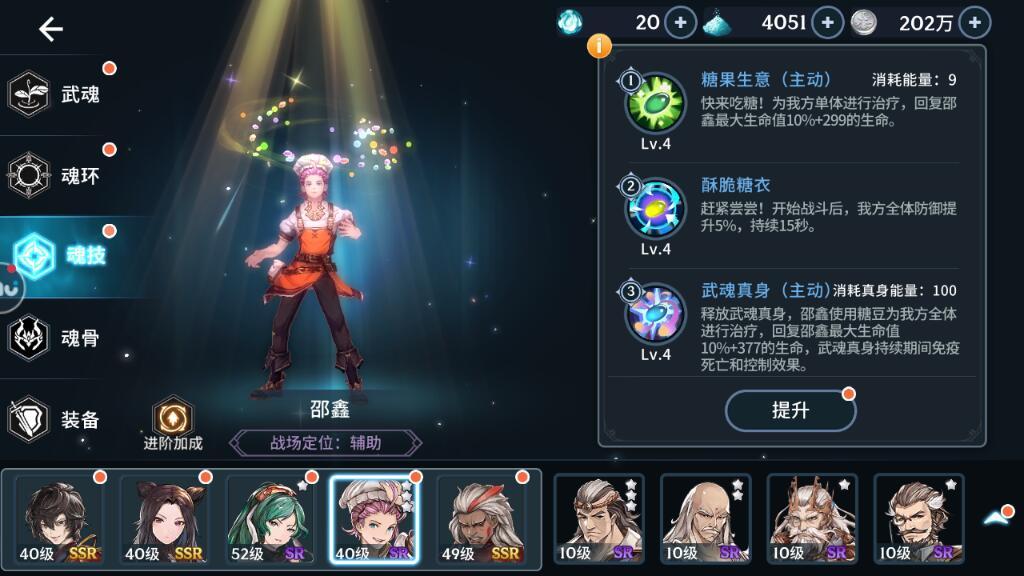The image size is (1024, 576).
Task: Switch to the 武魂 tab
Action: 60,95
